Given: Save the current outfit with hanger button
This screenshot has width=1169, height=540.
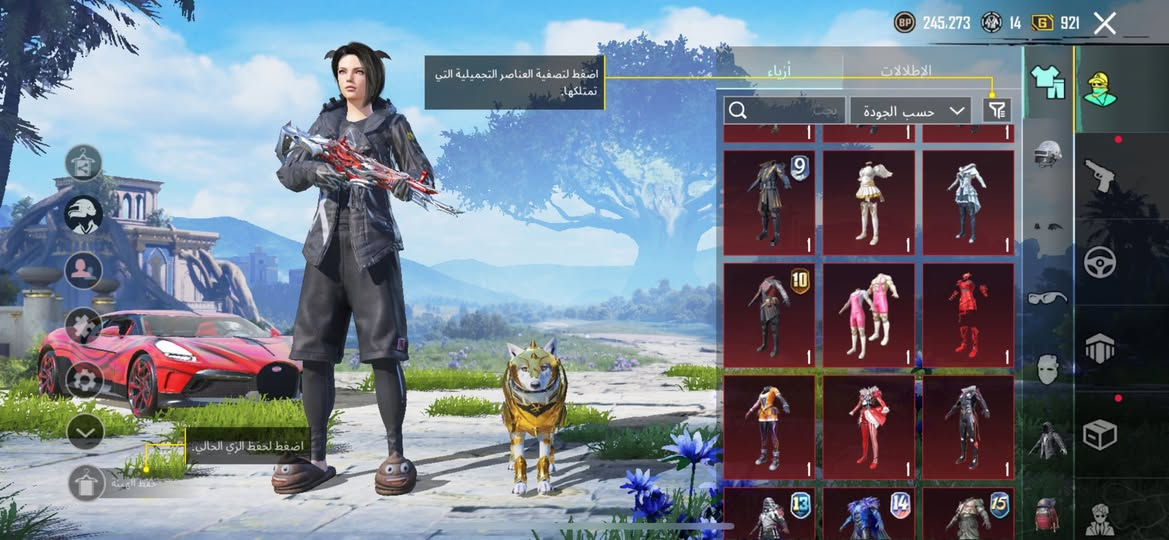Looking at the screenshot, I should [x=86, y=483].
